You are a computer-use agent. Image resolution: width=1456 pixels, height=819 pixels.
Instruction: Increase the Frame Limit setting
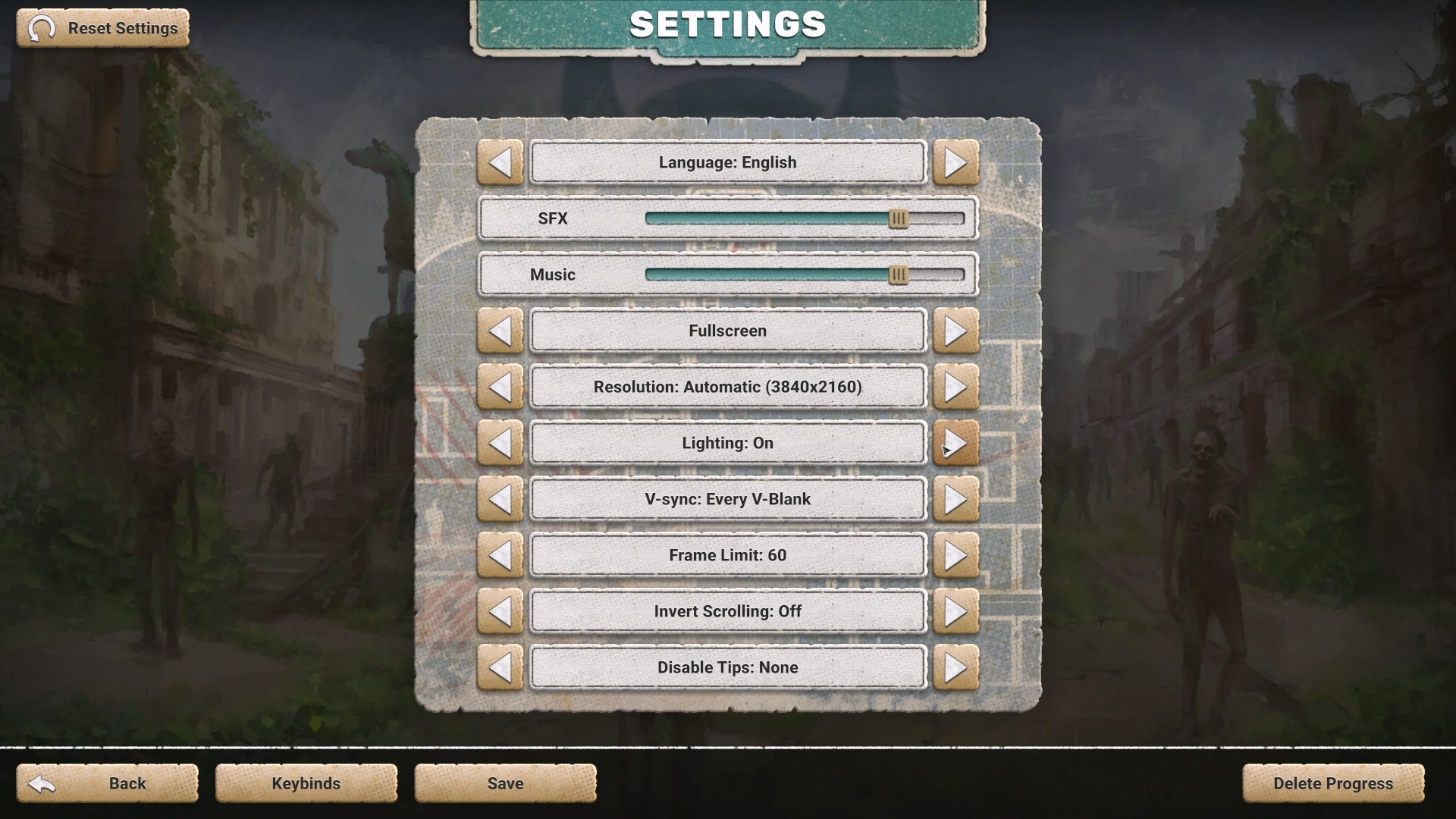click(955, 555)
